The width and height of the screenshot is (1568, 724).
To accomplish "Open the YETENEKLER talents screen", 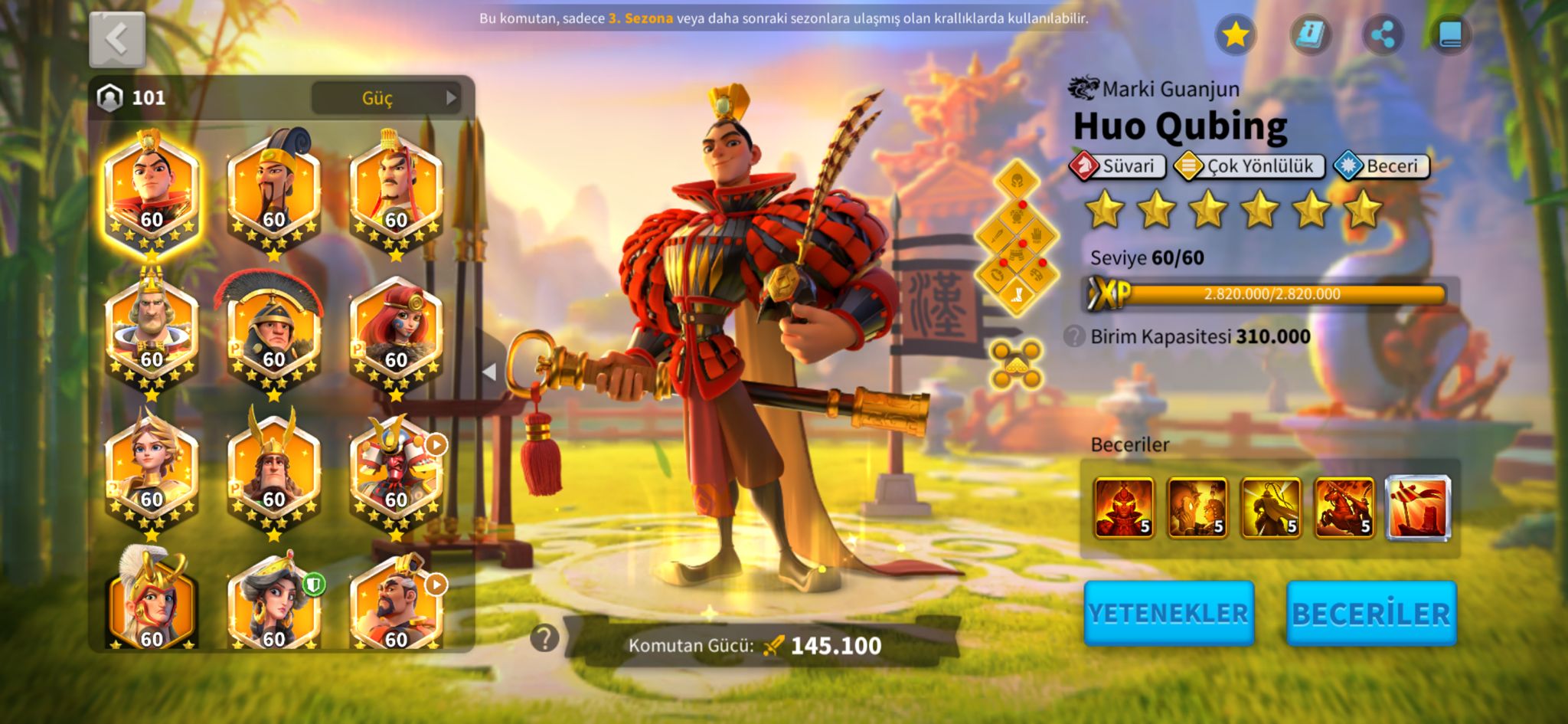I will [x=1168, y=613].
